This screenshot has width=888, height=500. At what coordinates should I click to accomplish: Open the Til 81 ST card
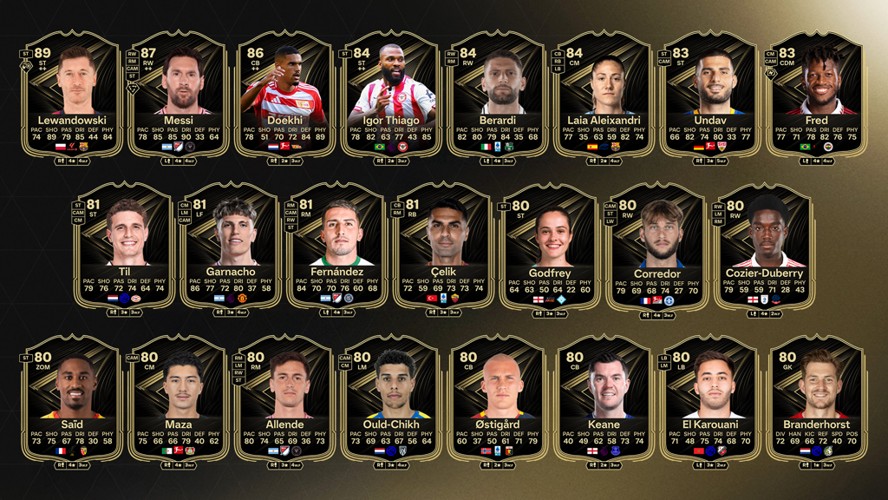click(x=125, y=247)
